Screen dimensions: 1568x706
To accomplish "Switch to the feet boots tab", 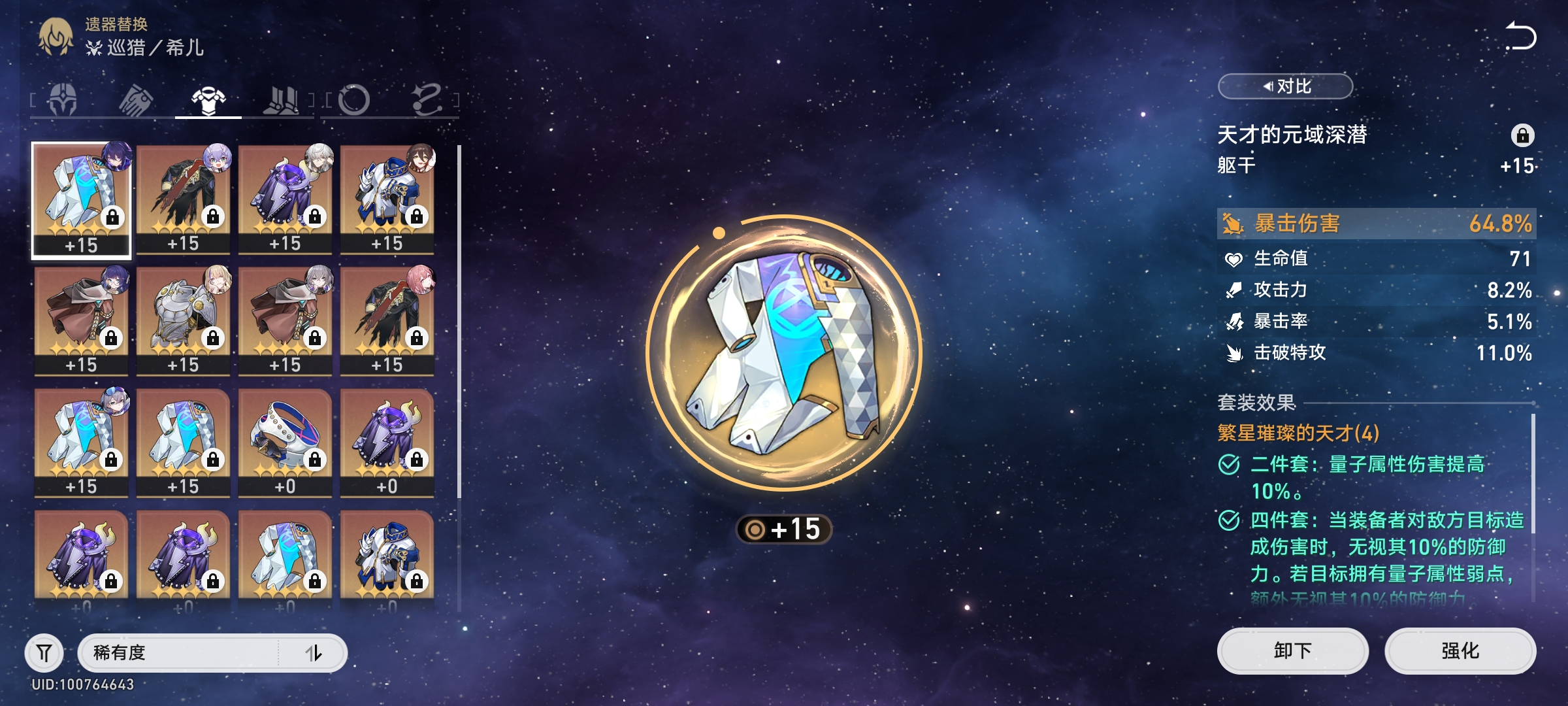I will [x=281, y=100].
